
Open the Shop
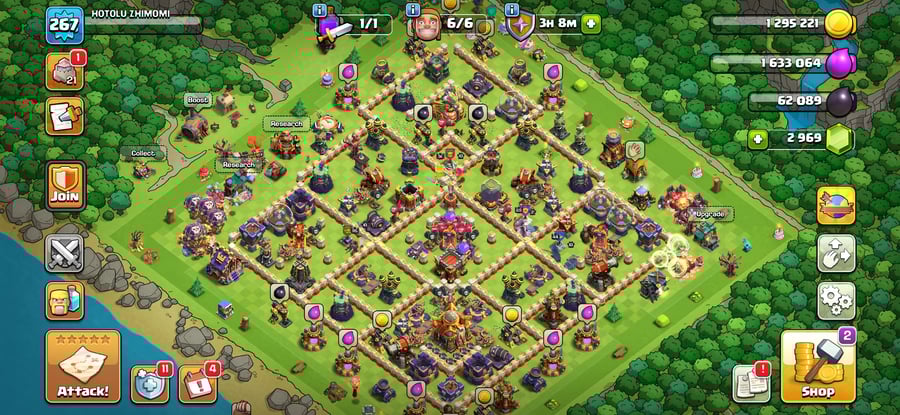[x=816, y=367]
